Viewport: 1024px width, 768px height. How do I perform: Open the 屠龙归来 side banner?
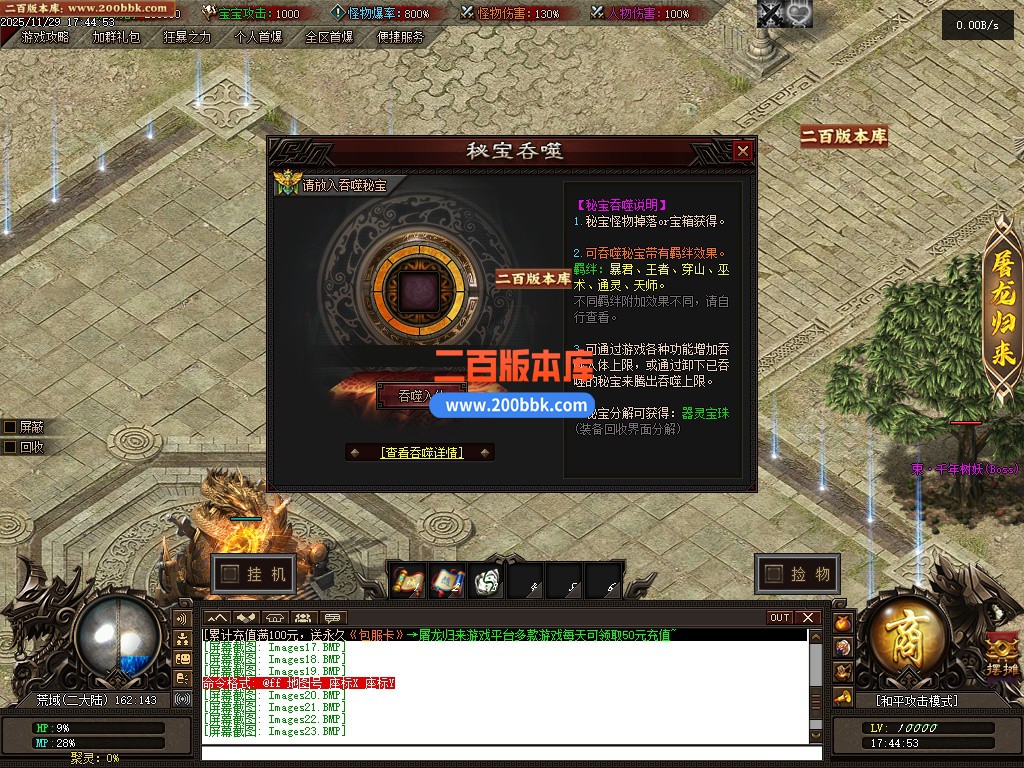[x=1003, y=310]
